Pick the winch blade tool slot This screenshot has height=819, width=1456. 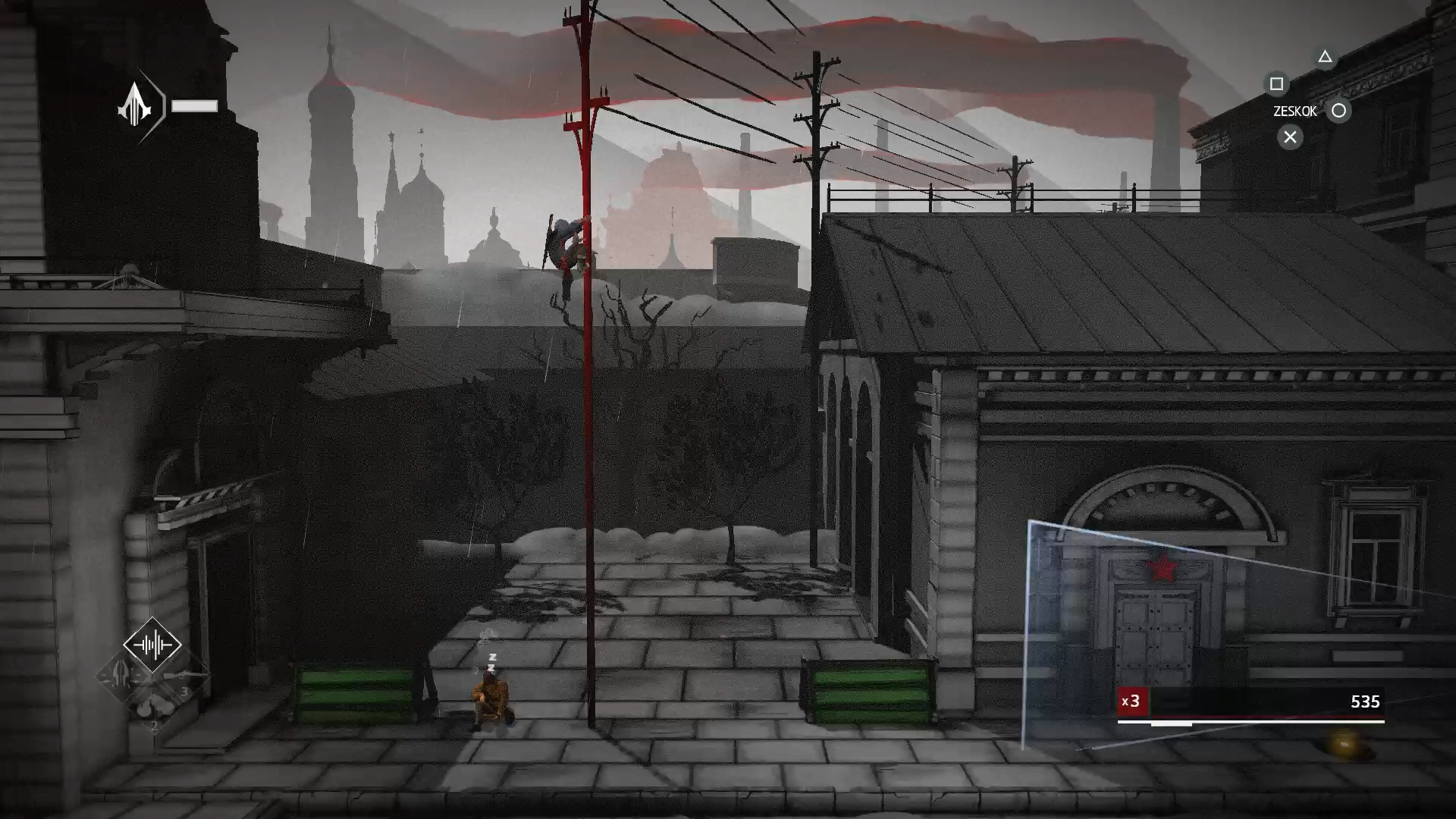[x=121, y=674]
